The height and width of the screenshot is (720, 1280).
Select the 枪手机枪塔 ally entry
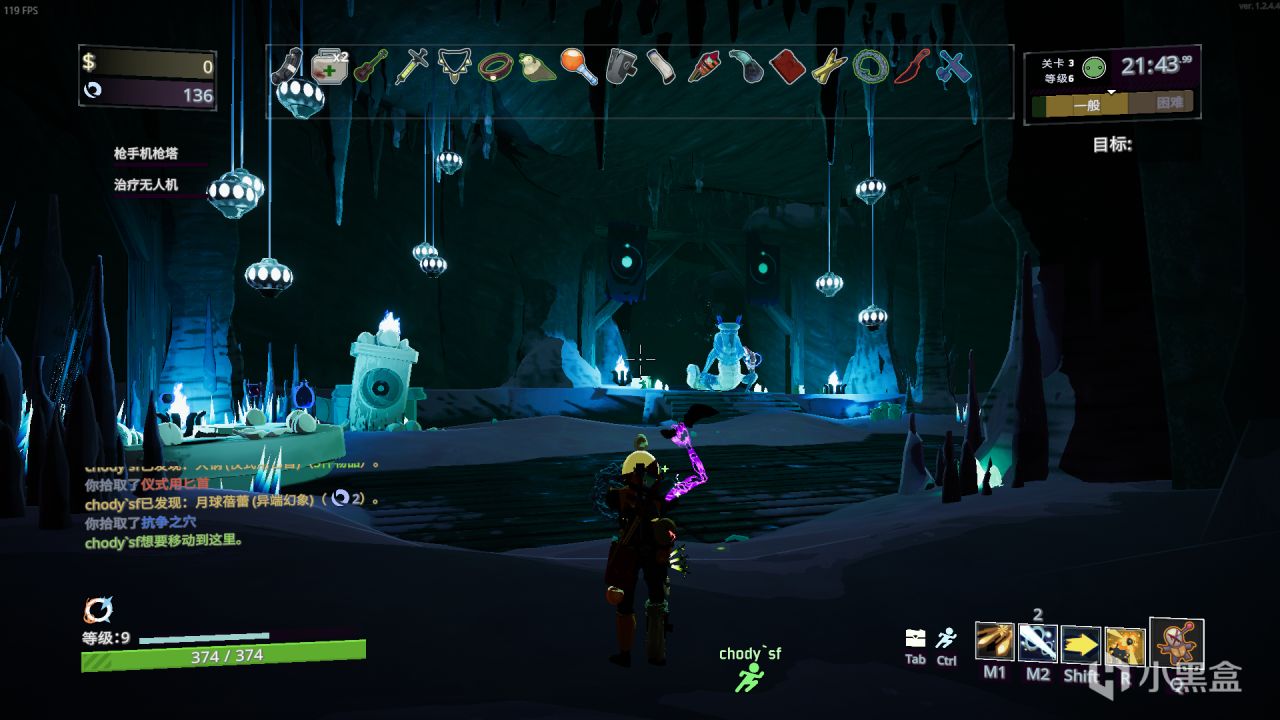pos(145,153)
